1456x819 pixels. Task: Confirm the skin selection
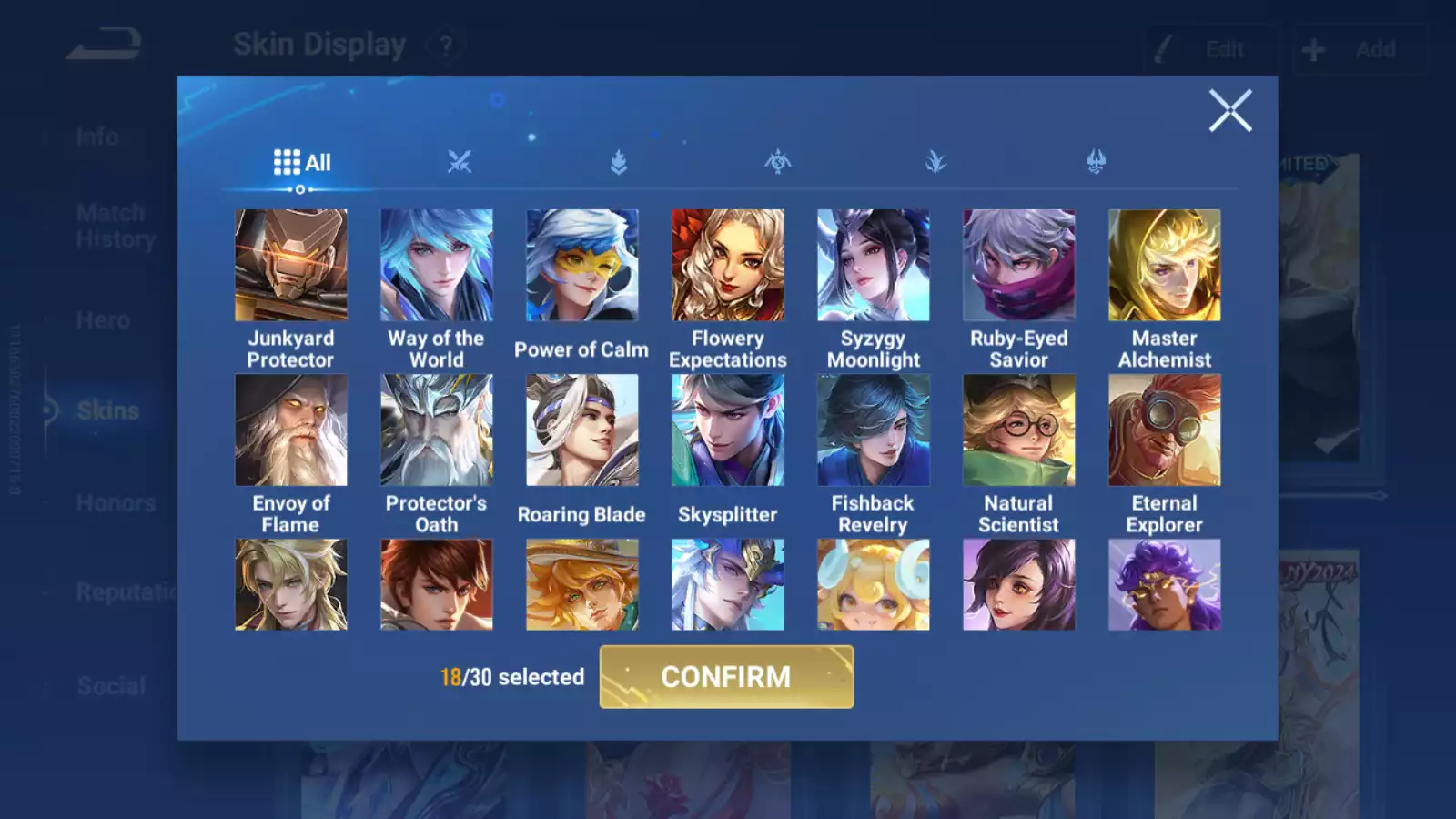[726, 677]
